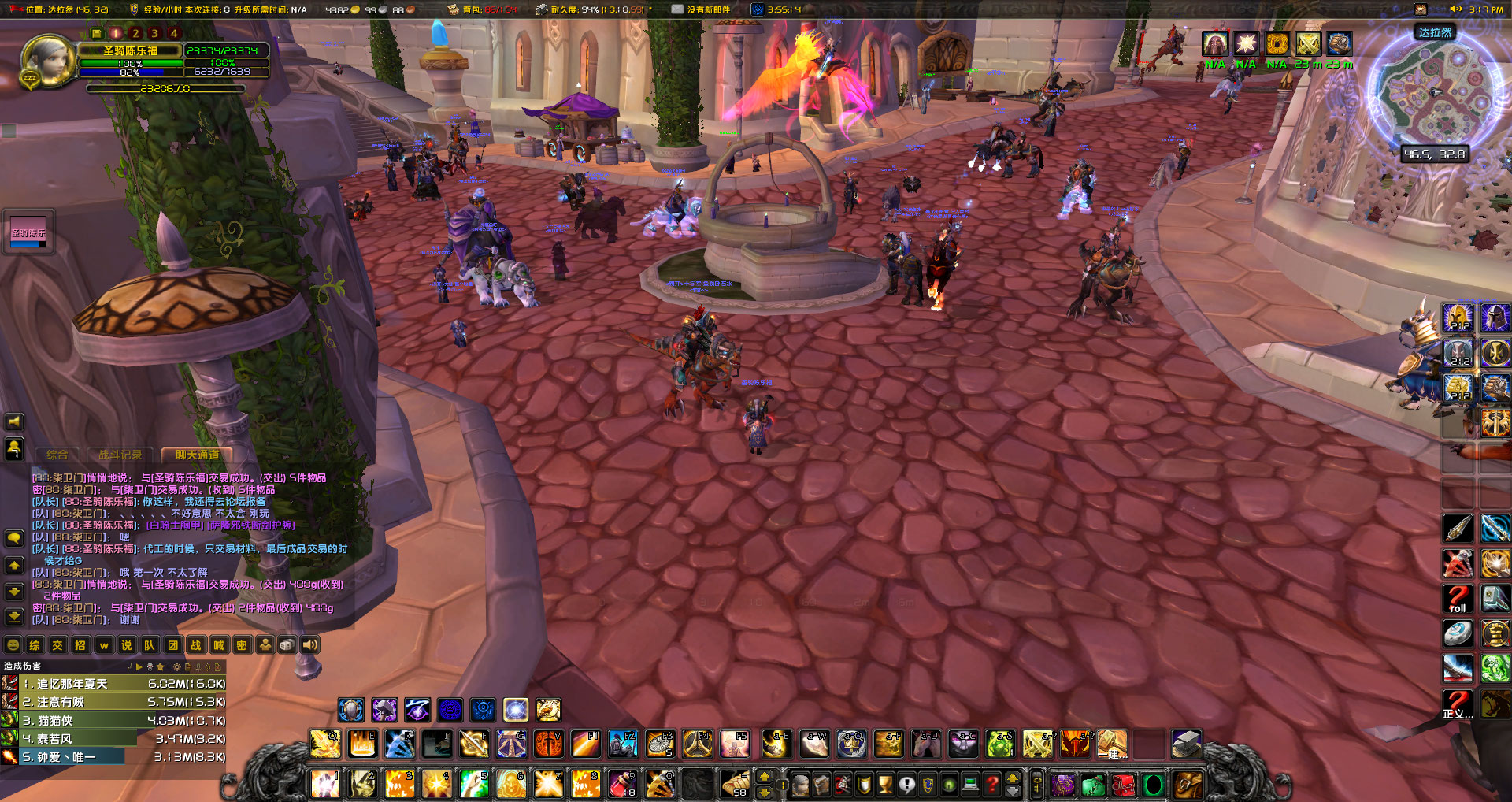Switch to the 综合 chat tab
Screen dimensions: 1512x802
(59, 455)
